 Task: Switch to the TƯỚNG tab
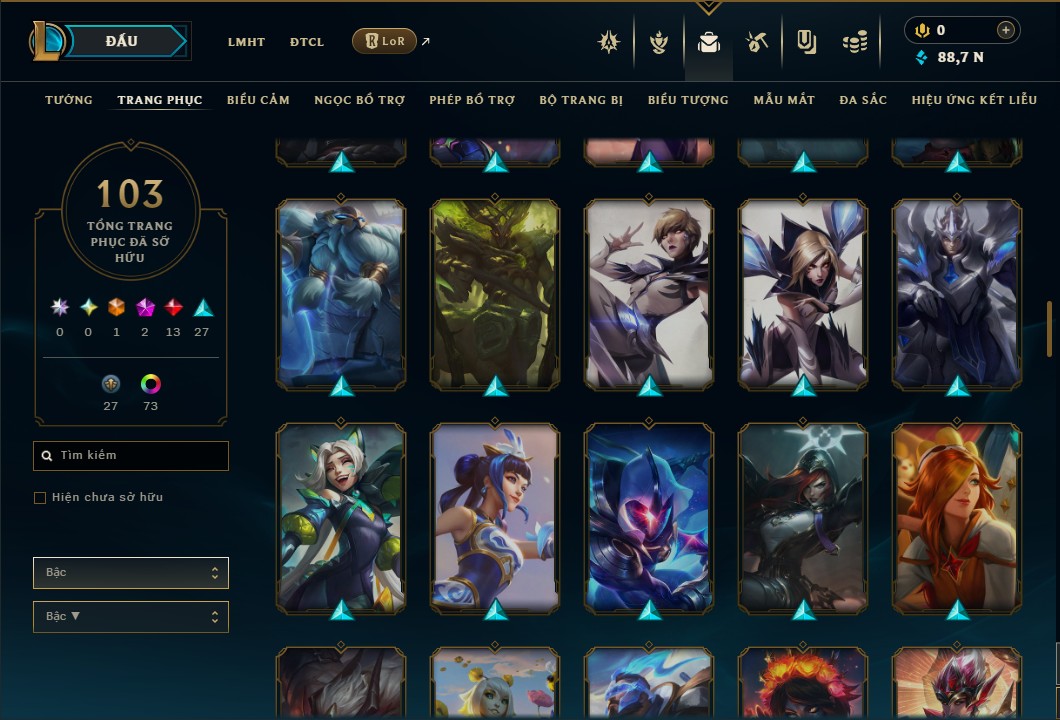tap(69, 100)
